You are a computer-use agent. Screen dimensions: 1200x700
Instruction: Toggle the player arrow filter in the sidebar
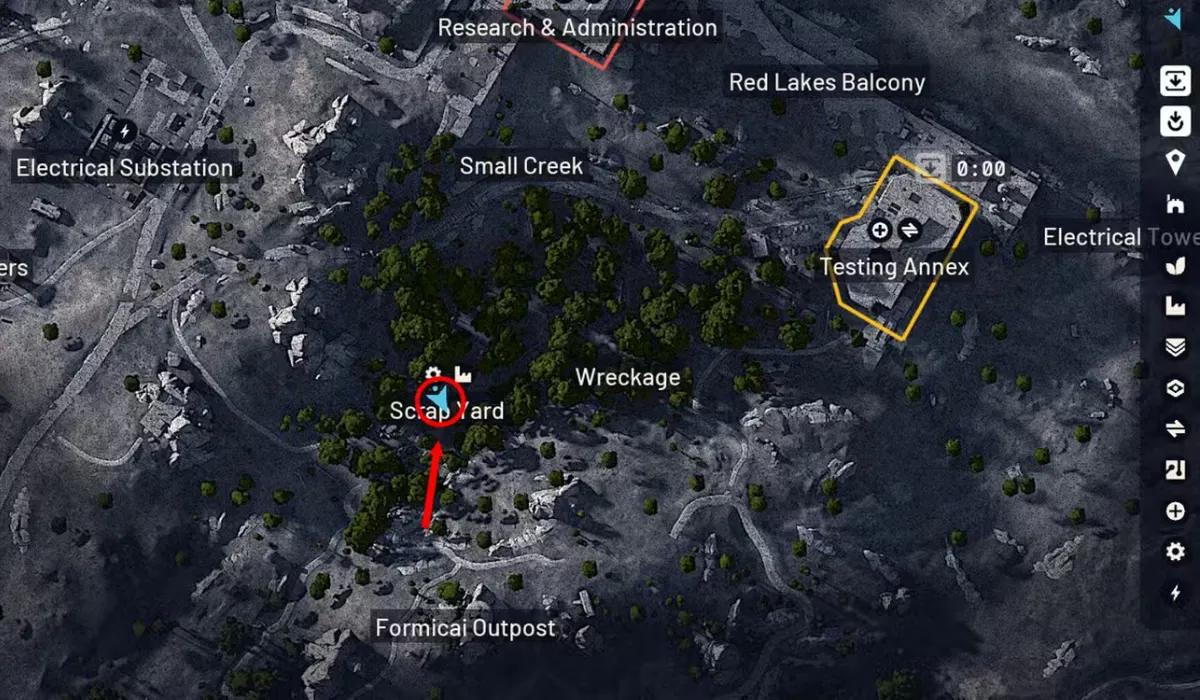(x=1174, y=18)
